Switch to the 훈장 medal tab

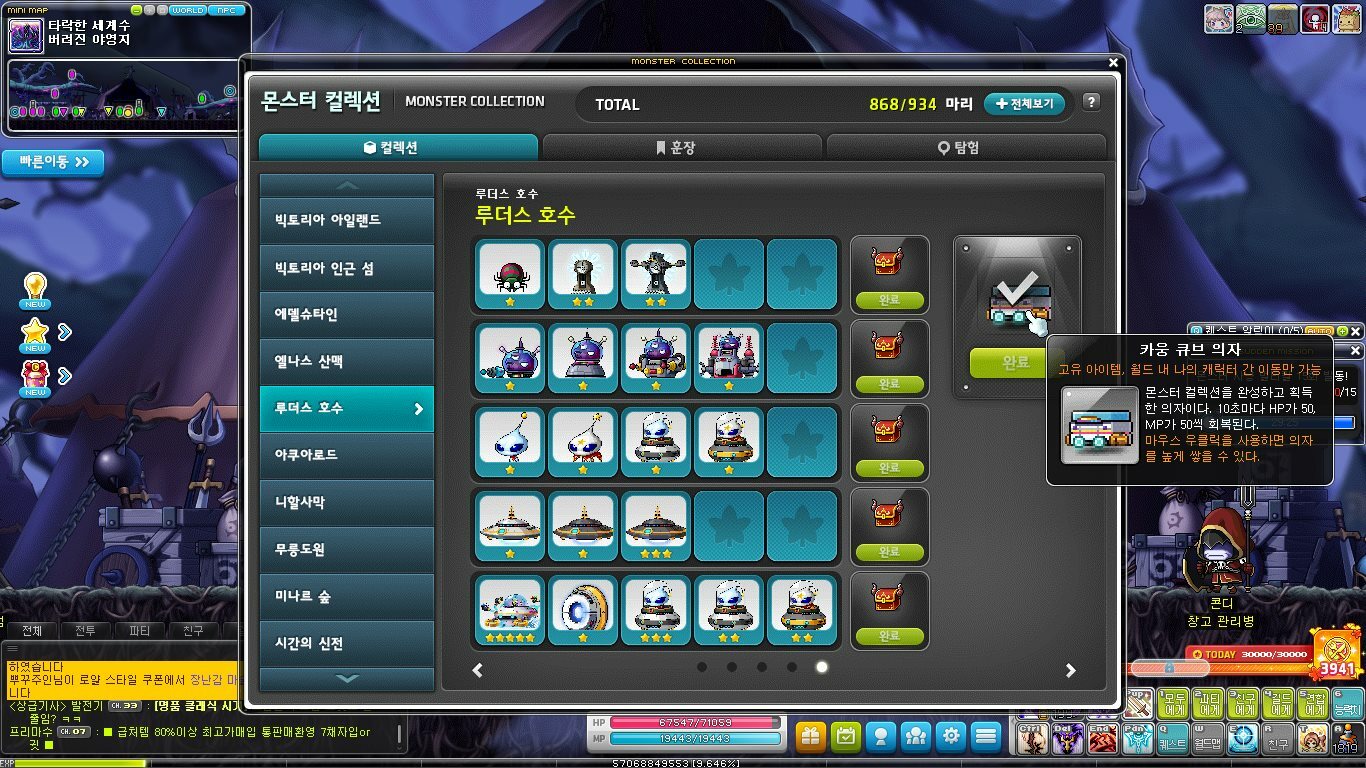(x=682, y=148)
